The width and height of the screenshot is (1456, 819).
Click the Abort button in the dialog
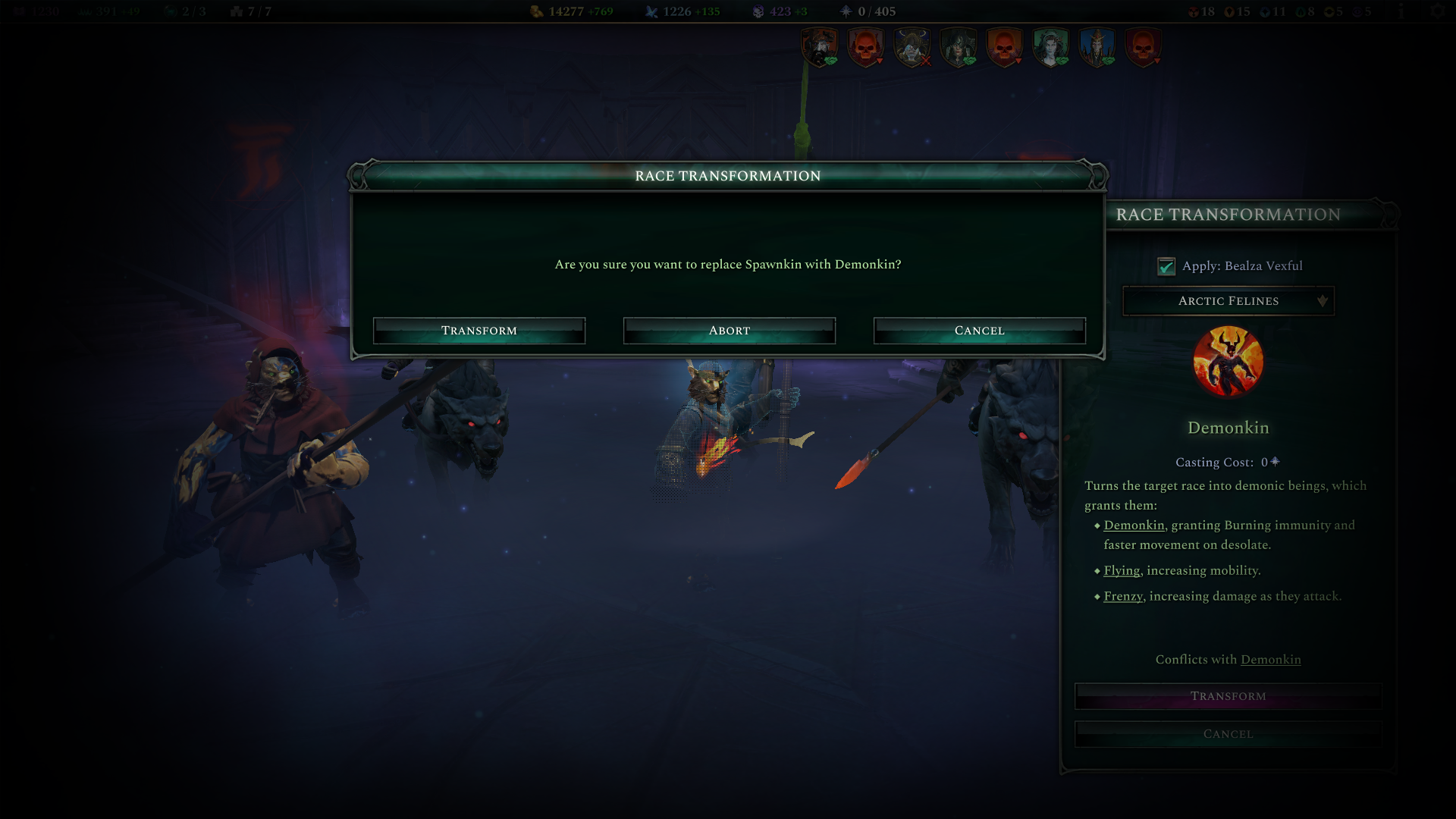pyautogui.click(x=729, y=330)
